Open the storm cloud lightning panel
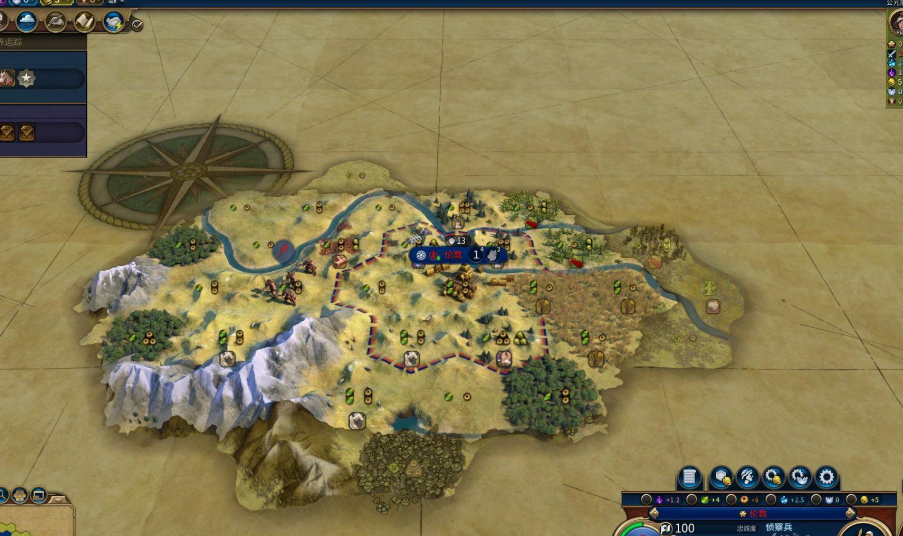This screenshot has height=536, width=903. pos(114,20)
